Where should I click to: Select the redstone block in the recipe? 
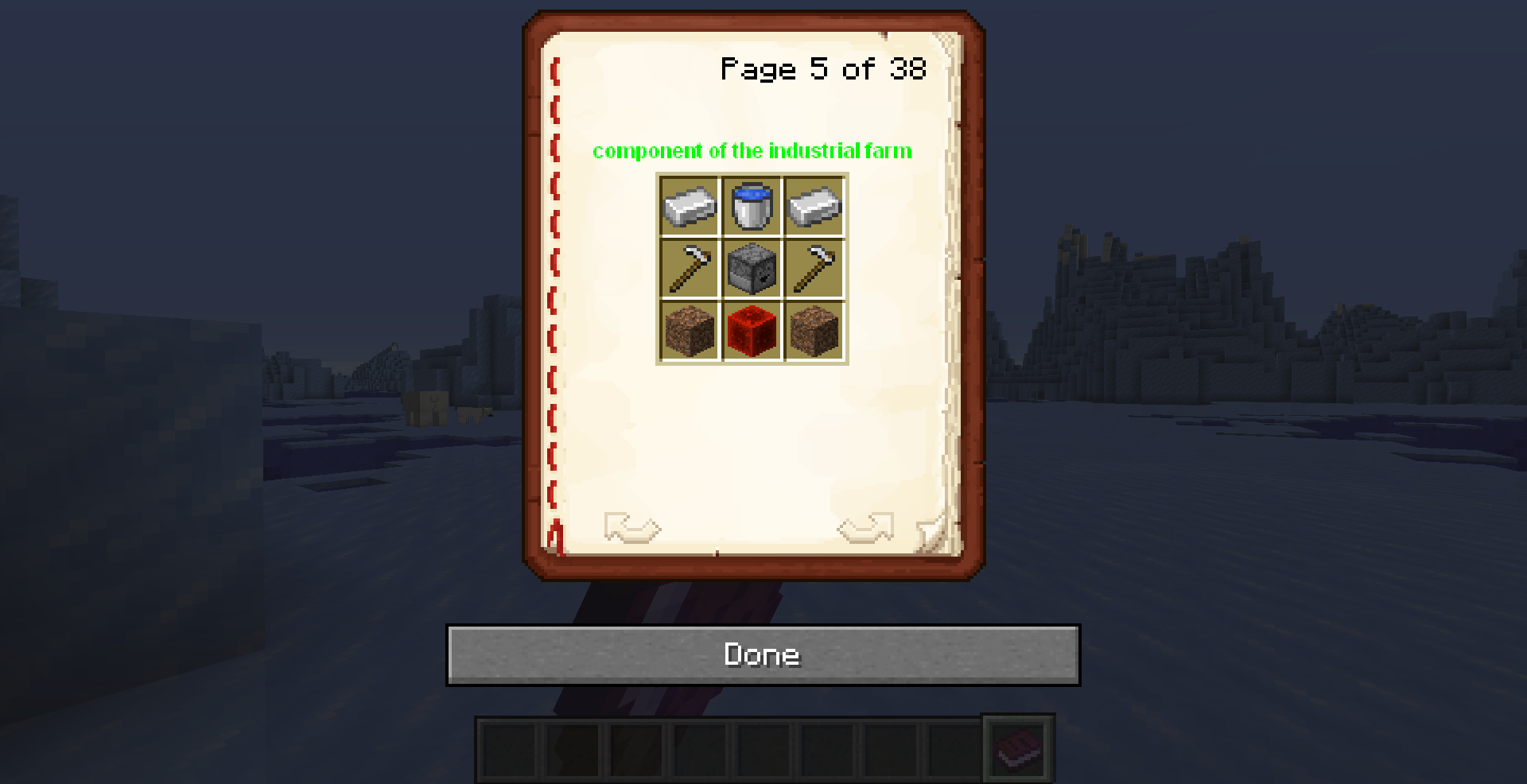coord(752,331)
